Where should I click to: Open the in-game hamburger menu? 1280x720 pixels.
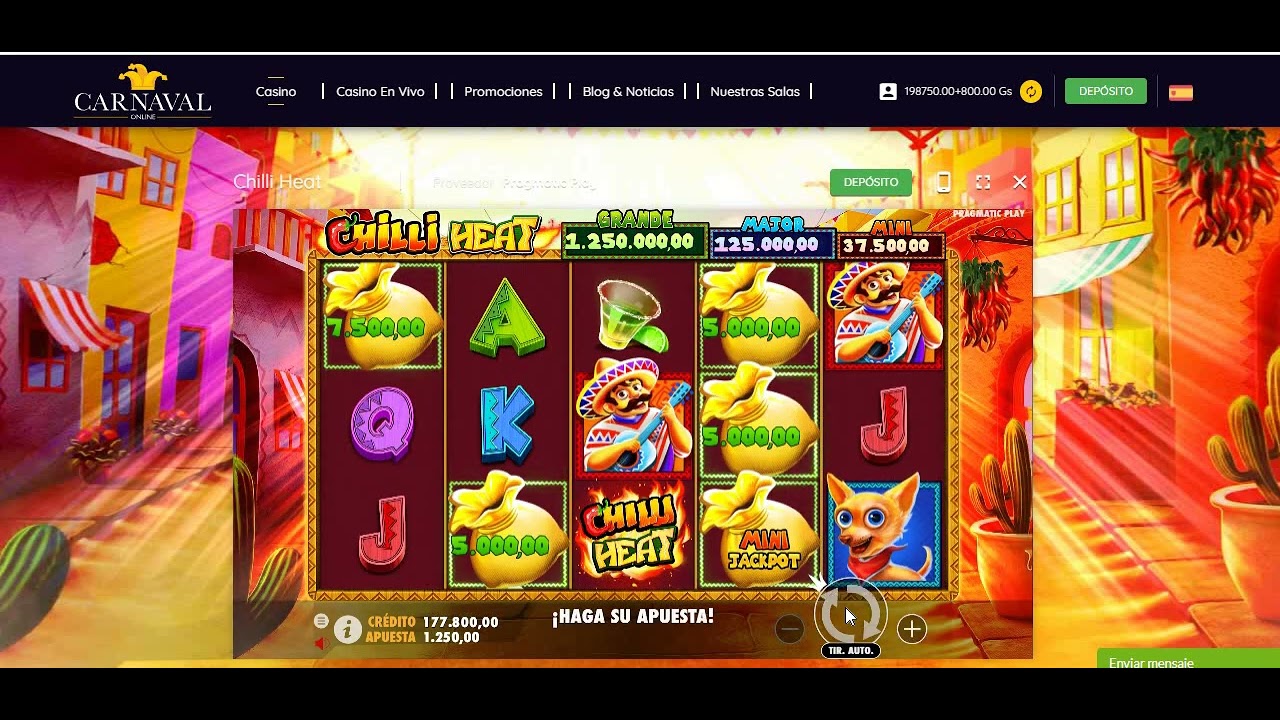pos(321,619)
